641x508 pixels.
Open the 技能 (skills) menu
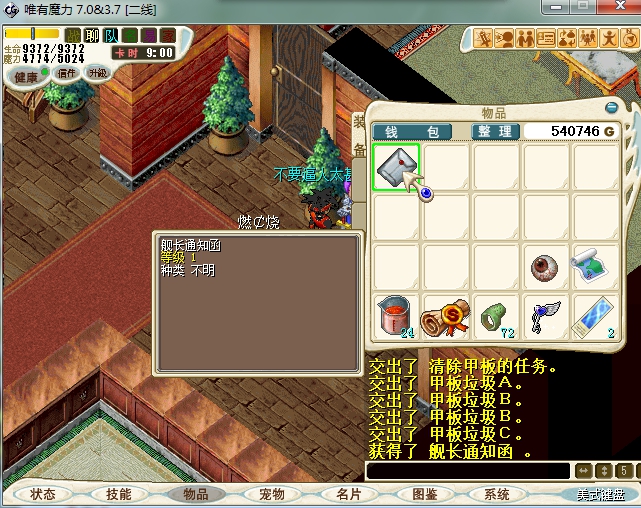(119, 494)
